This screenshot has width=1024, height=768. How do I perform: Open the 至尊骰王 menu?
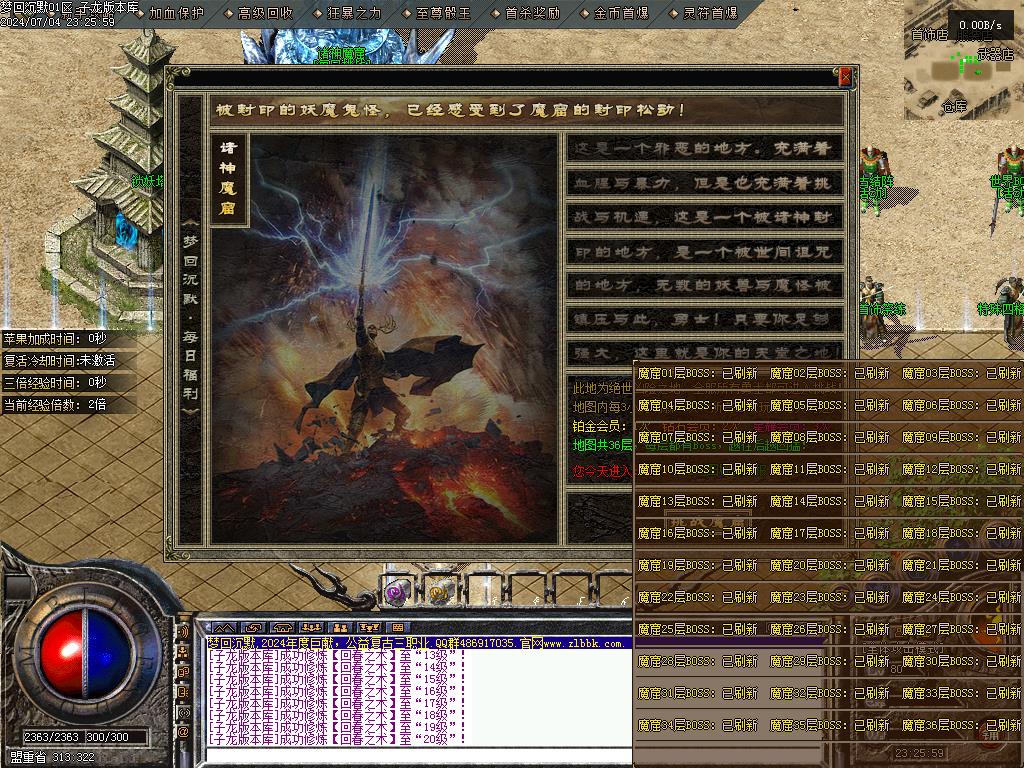tap(443, 13)
